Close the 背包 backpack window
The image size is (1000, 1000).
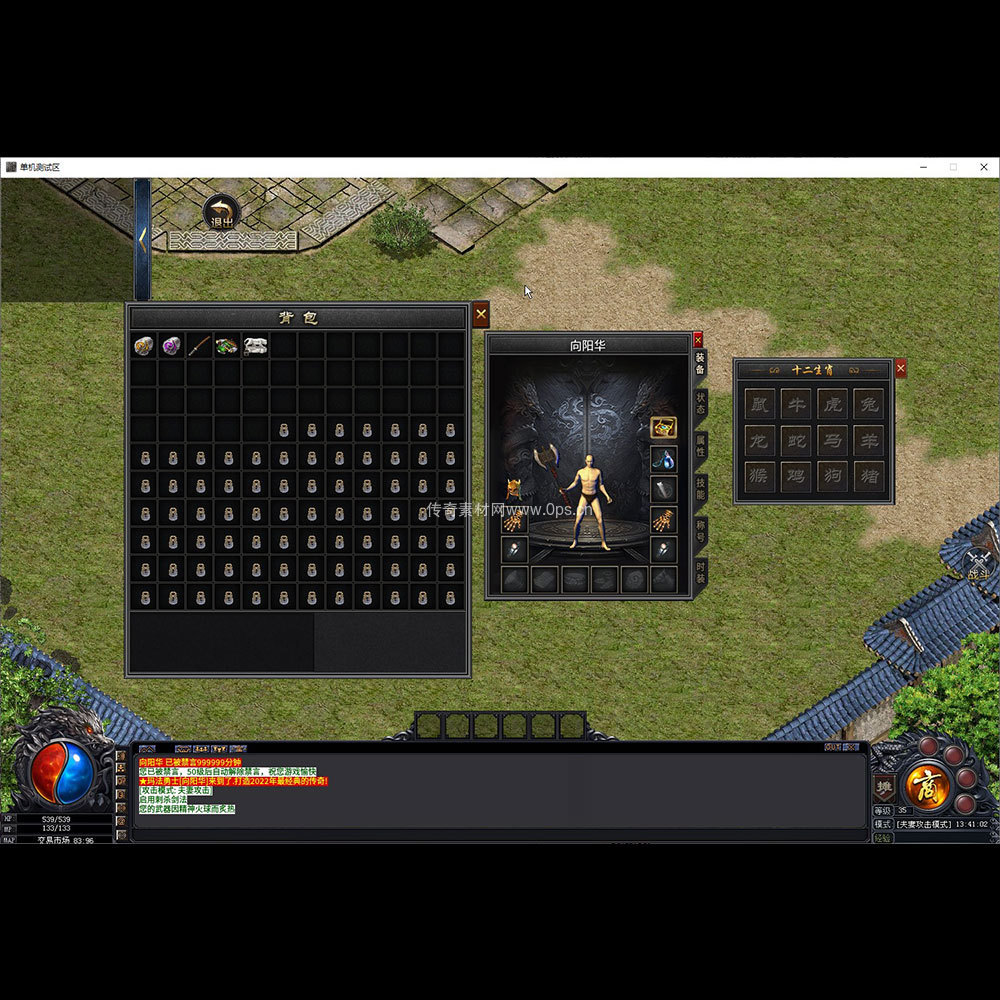481,314
